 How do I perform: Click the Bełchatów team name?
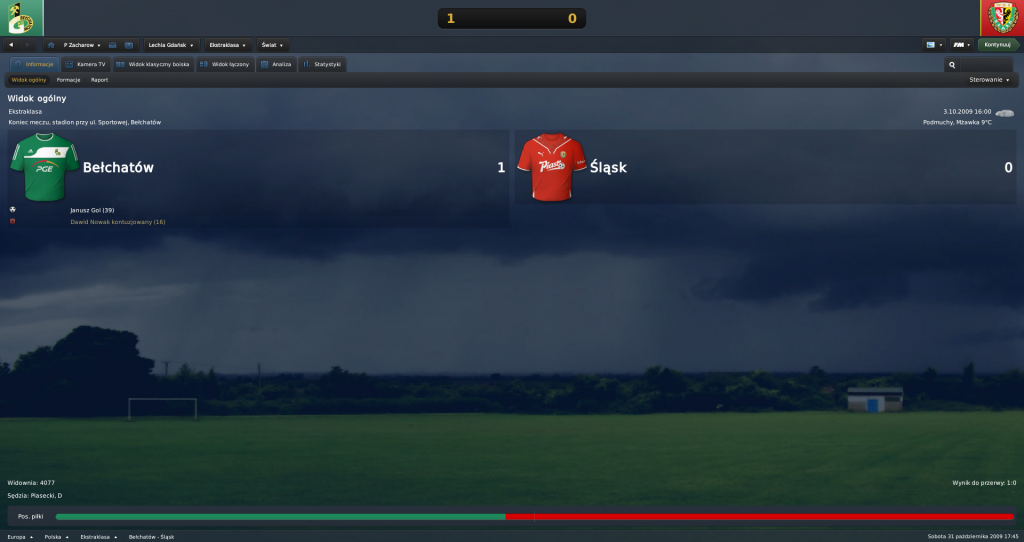tap(118, 168)
